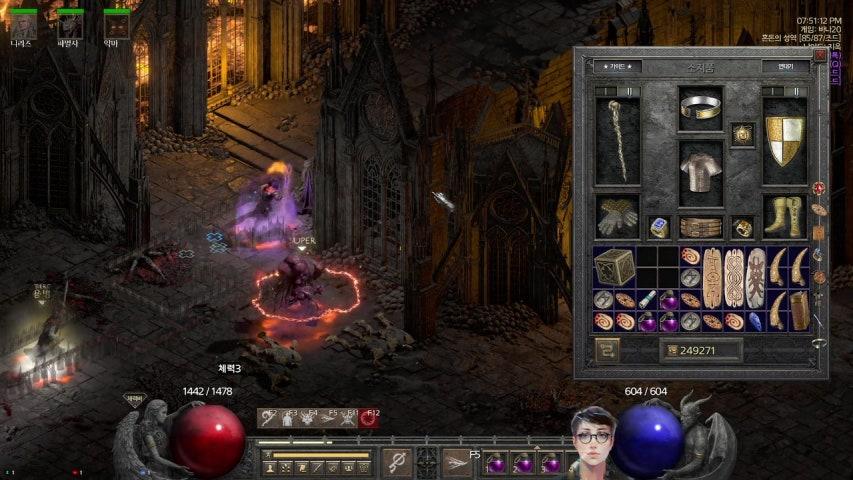Image resolution: width=853 pixels, height=480 pixels.
Task: Select the first party member portrait
Action: click(23, 23)
